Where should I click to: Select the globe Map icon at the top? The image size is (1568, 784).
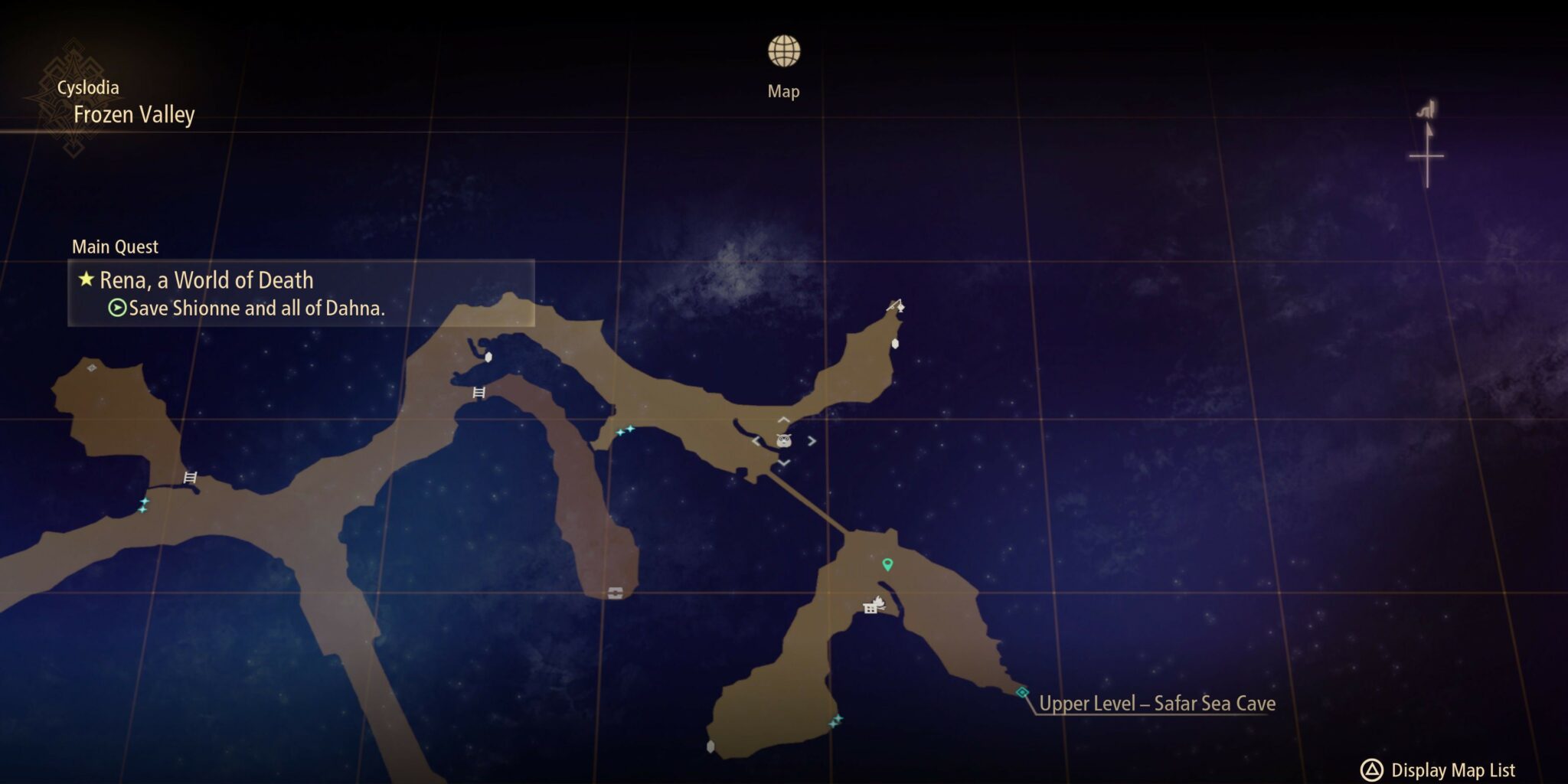(x=783, y=51)
